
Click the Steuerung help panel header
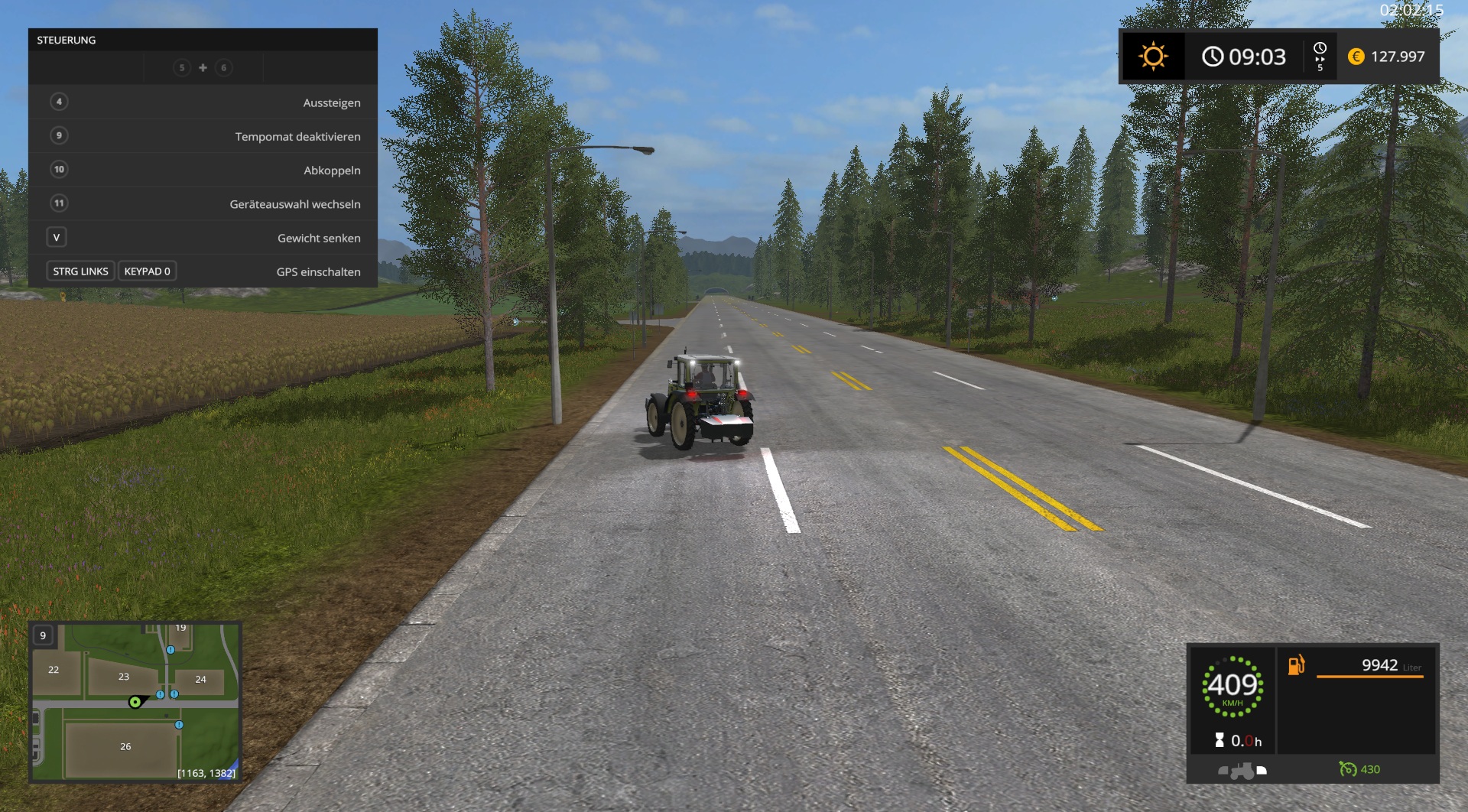[x=203, y=40]
